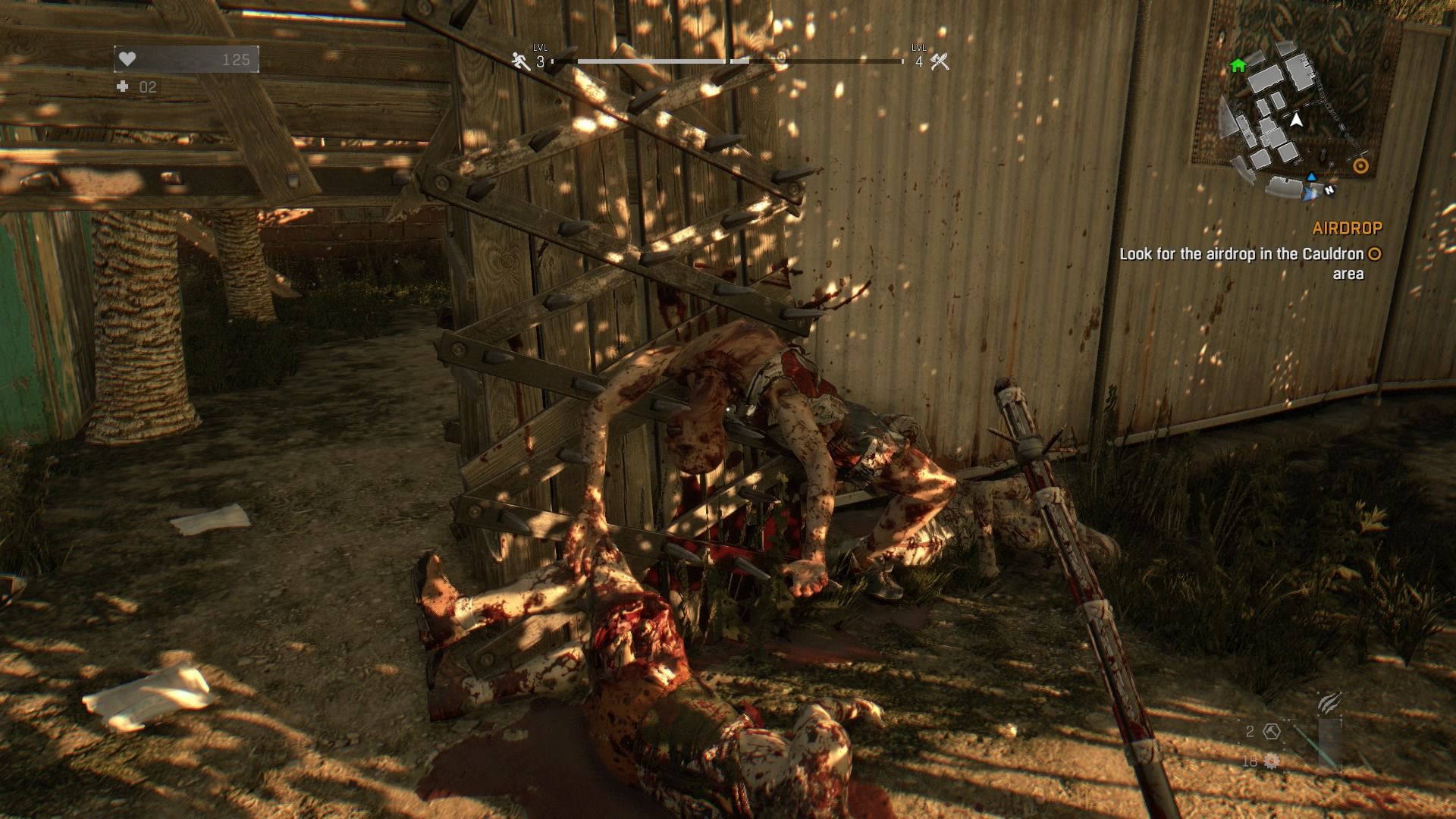The image size is (1456, 819).
Task: Click the heart health icon
Action: click(127, 59)
